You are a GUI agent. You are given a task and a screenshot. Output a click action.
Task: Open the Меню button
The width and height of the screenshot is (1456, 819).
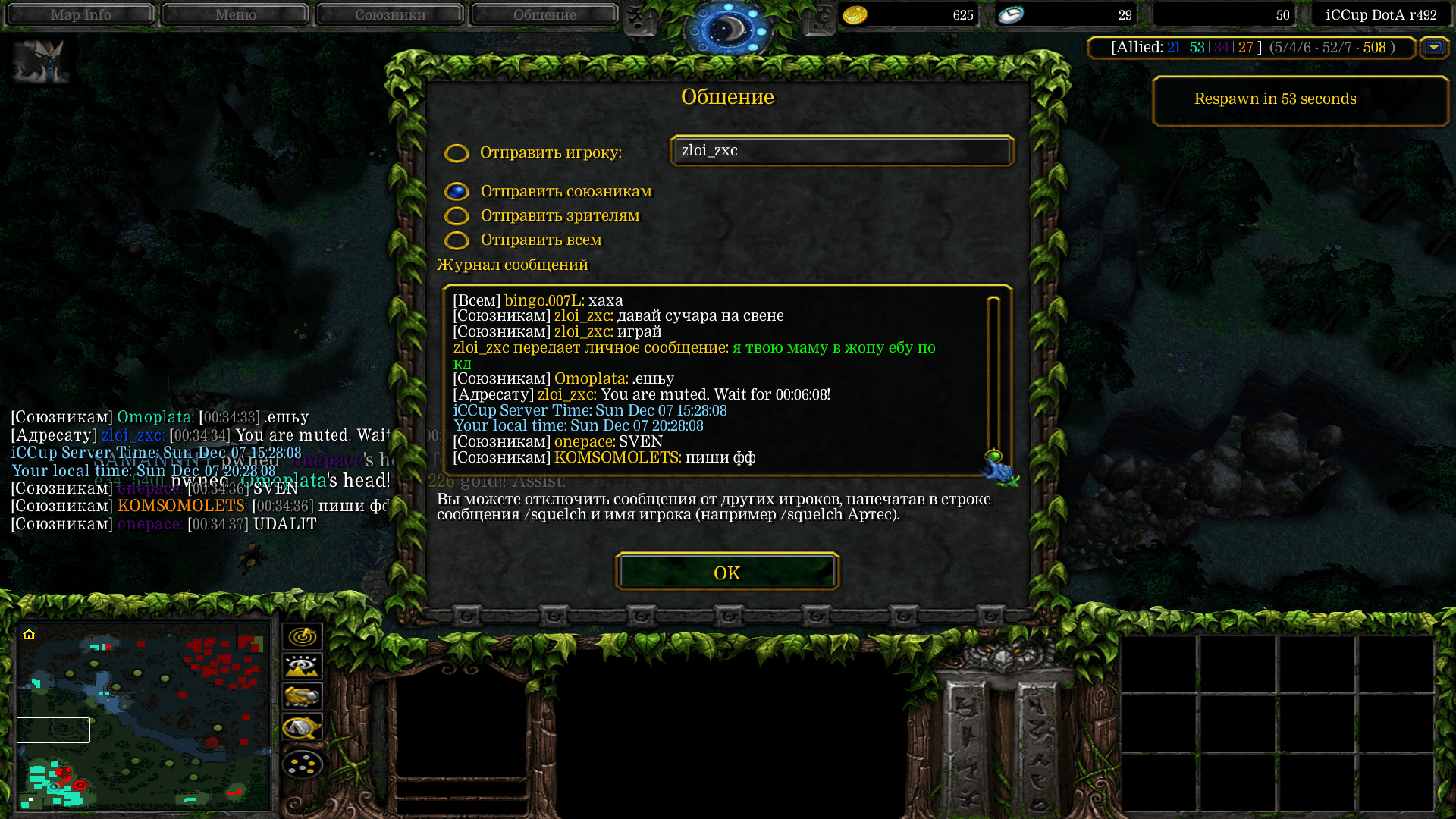(235, 14)
